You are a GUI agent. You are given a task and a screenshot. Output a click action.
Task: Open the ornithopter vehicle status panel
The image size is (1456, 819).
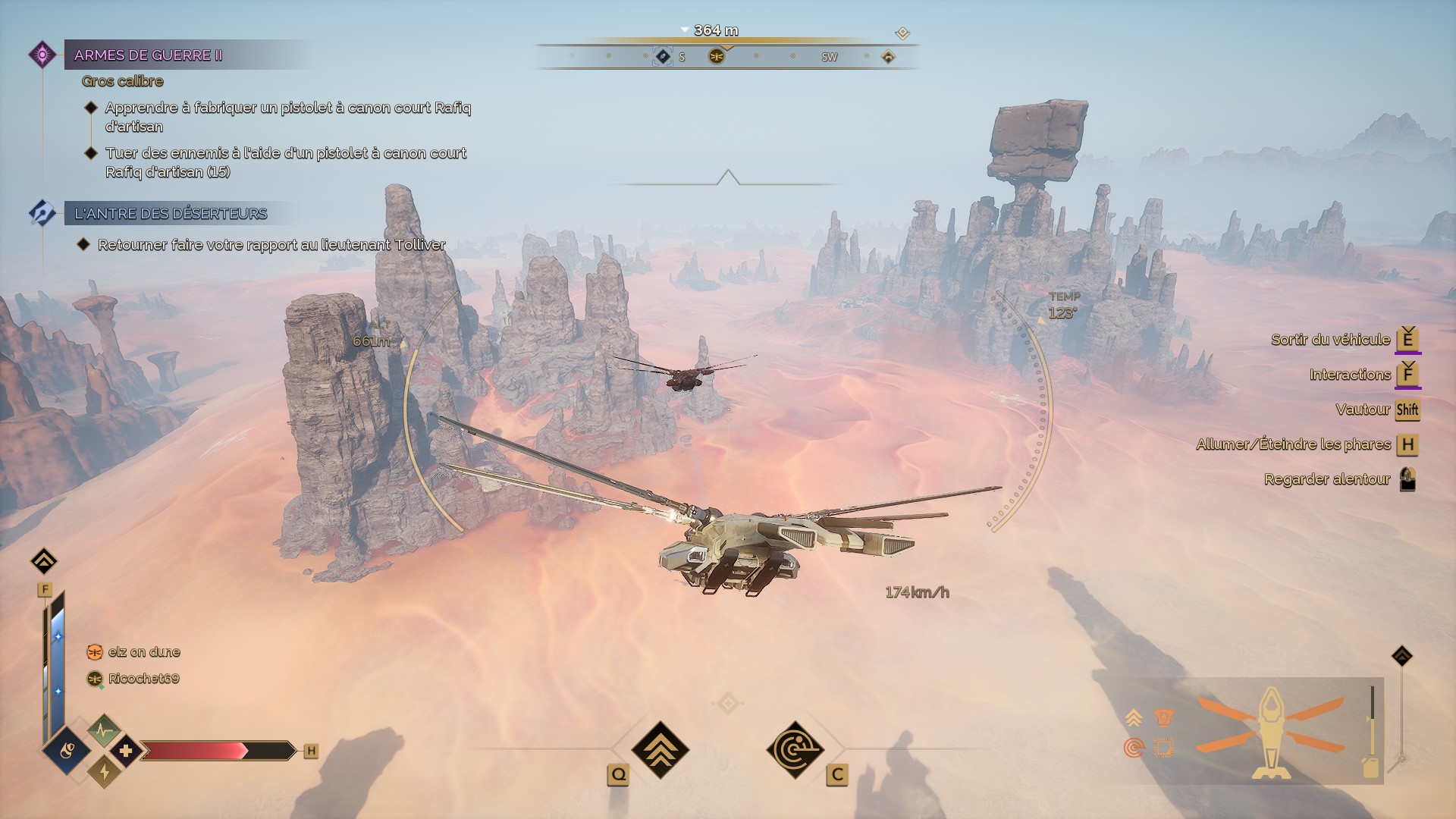1271,732
